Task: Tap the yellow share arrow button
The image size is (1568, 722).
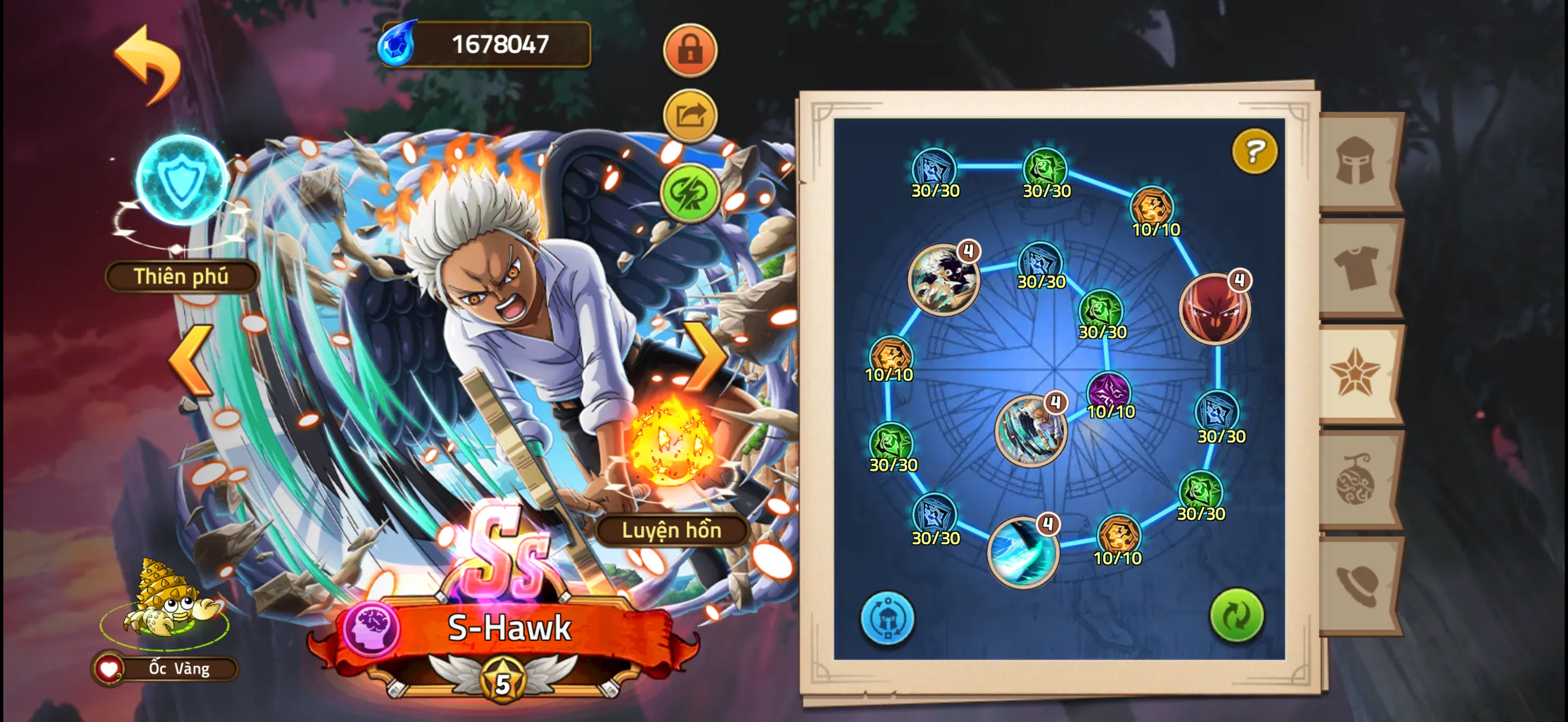Action: click(689, 115)
